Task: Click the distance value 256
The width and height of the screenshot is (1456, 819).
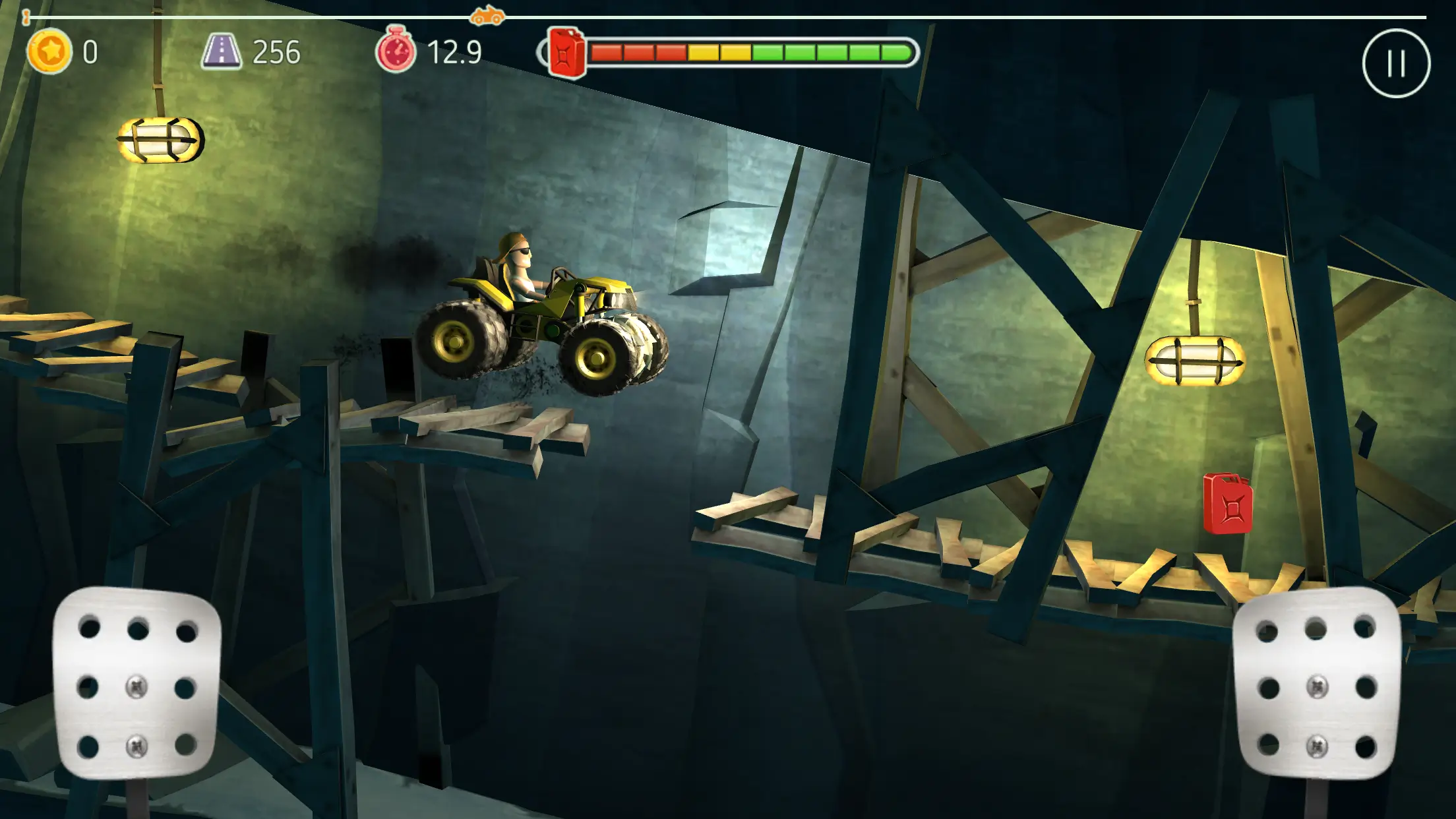Action: tap(277, 51)
